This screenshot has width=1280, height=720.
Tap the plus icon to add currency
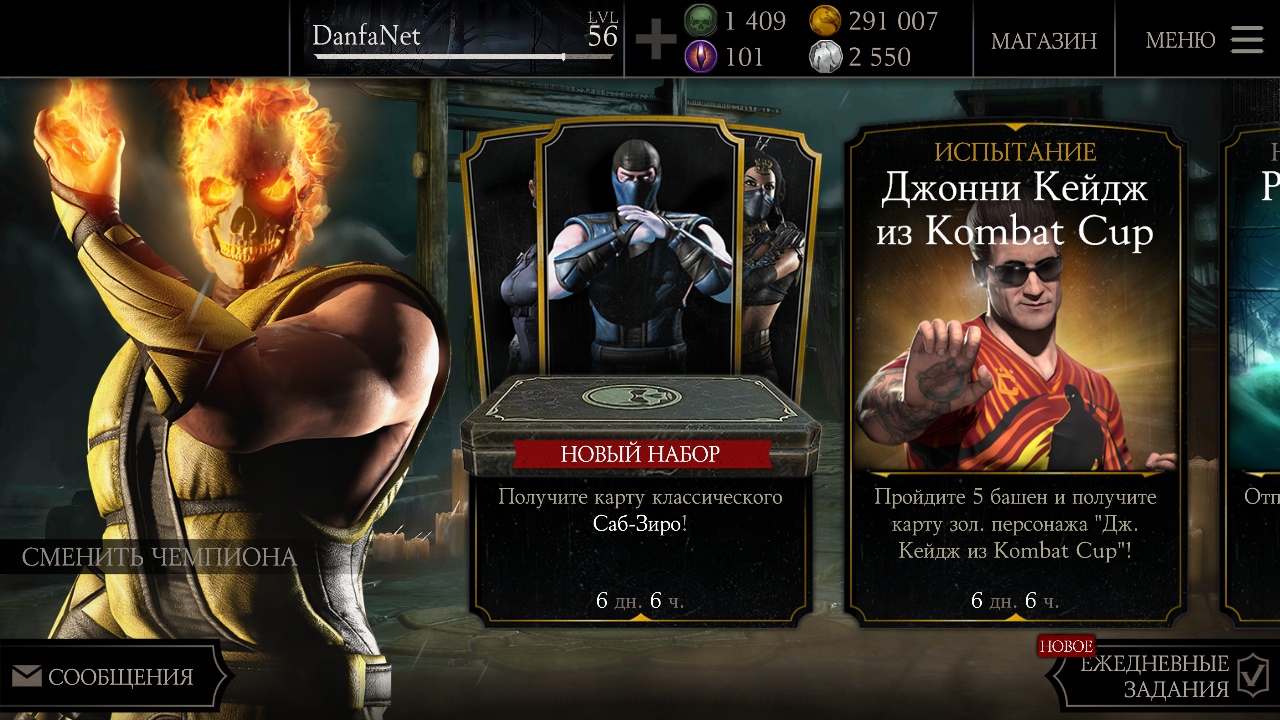(x=656, y=41)
